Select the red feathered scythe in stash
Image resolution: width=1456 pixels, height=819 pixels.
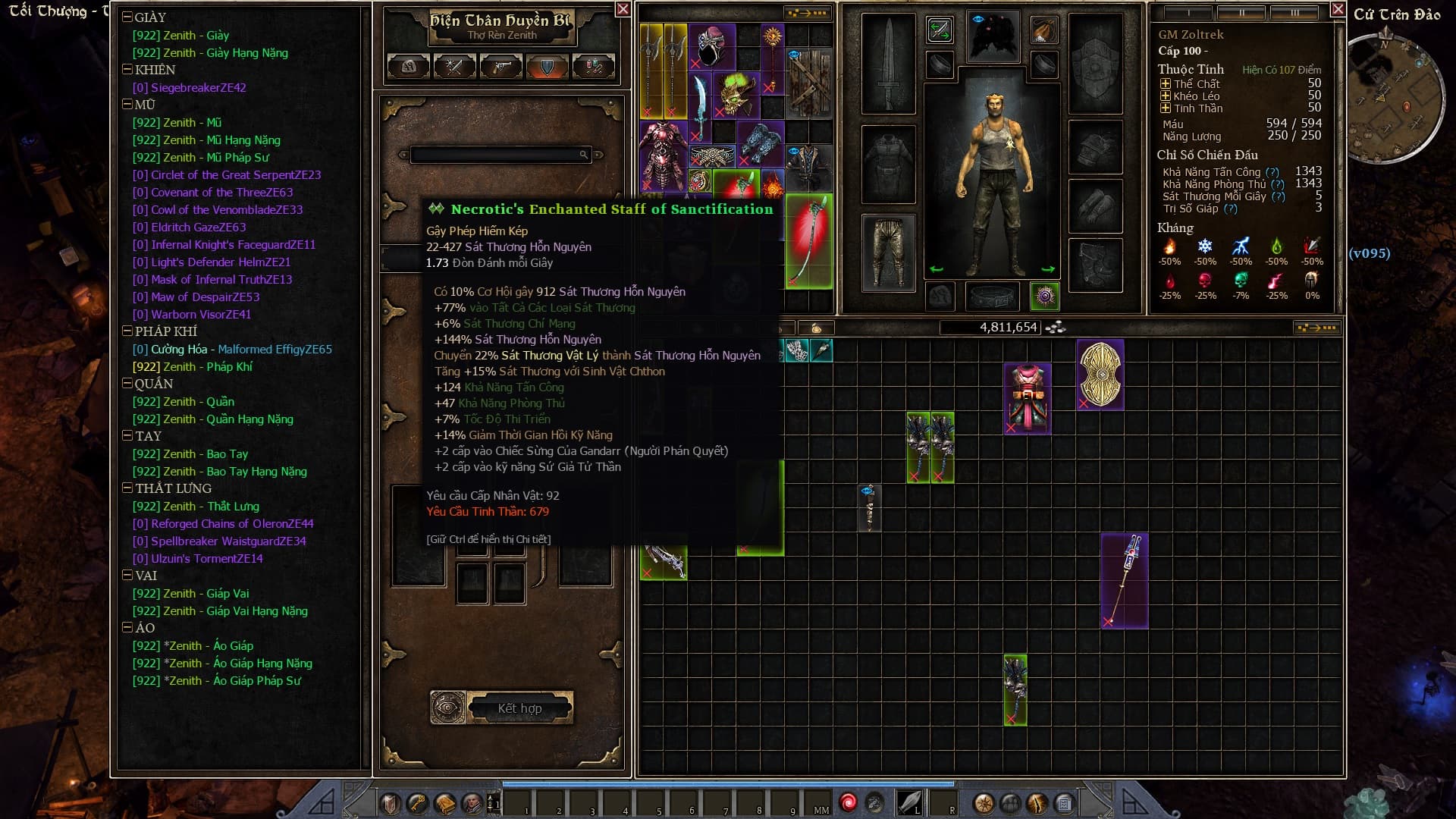pos(809,240)
